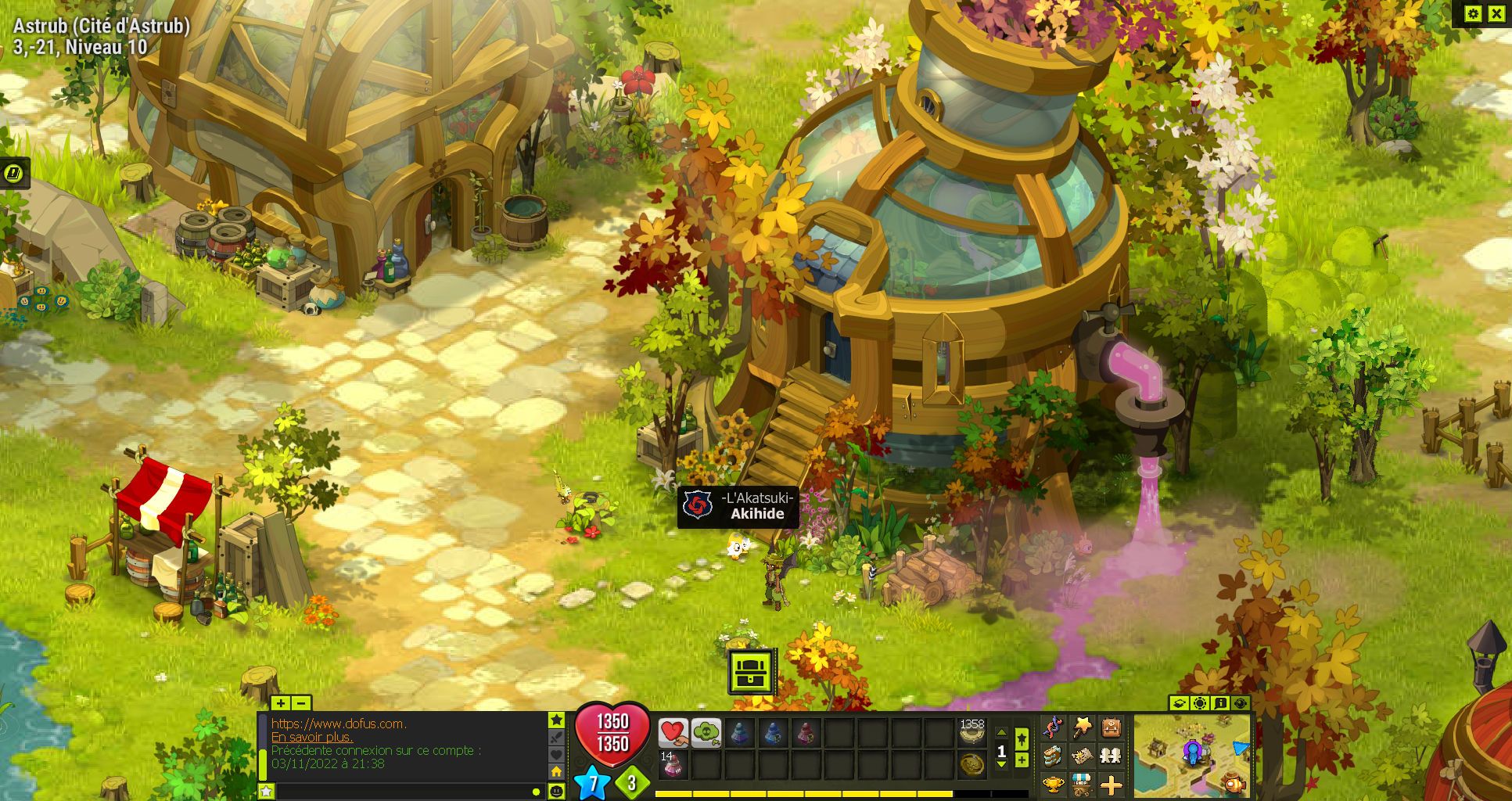Select the house icon chat filter

click(x=556, y=772)
